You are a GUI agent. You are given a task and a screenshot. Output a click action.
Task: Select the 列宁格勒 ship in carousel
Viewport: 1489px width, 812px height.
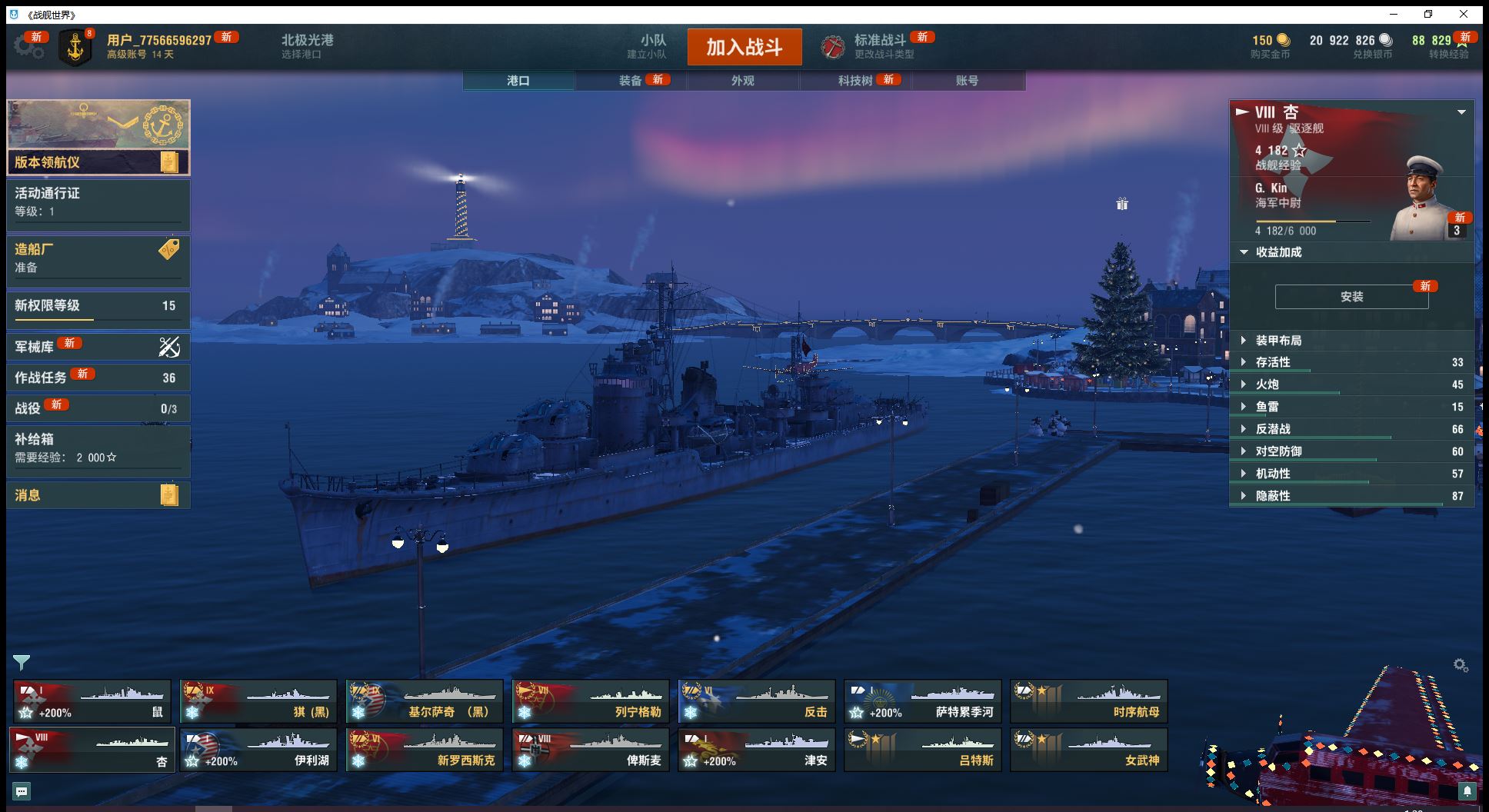(591, 701)
